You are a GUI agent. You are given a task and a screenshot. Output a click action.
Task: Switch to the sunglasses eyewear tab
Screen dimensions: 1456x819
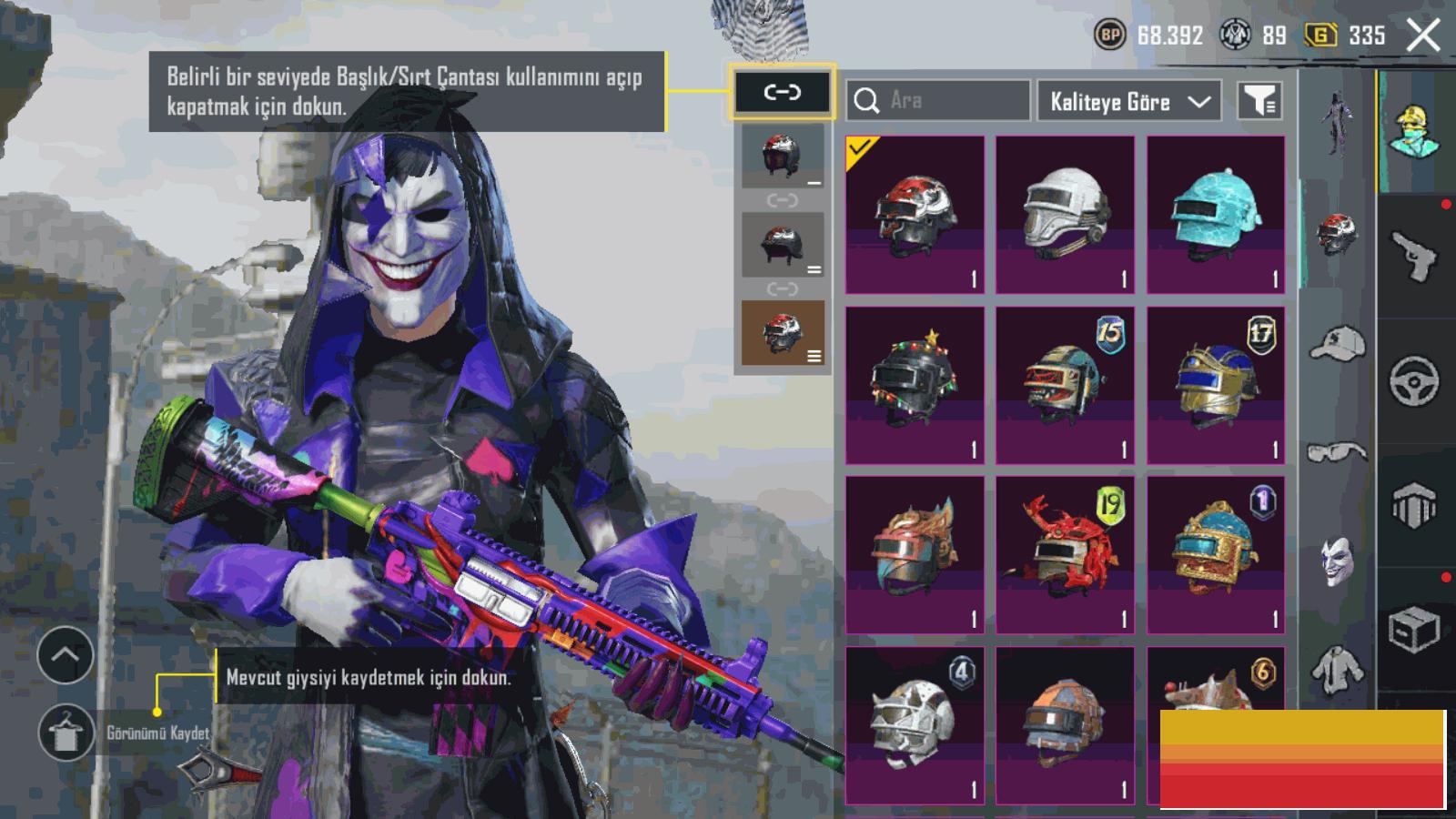coord(1337,451)
